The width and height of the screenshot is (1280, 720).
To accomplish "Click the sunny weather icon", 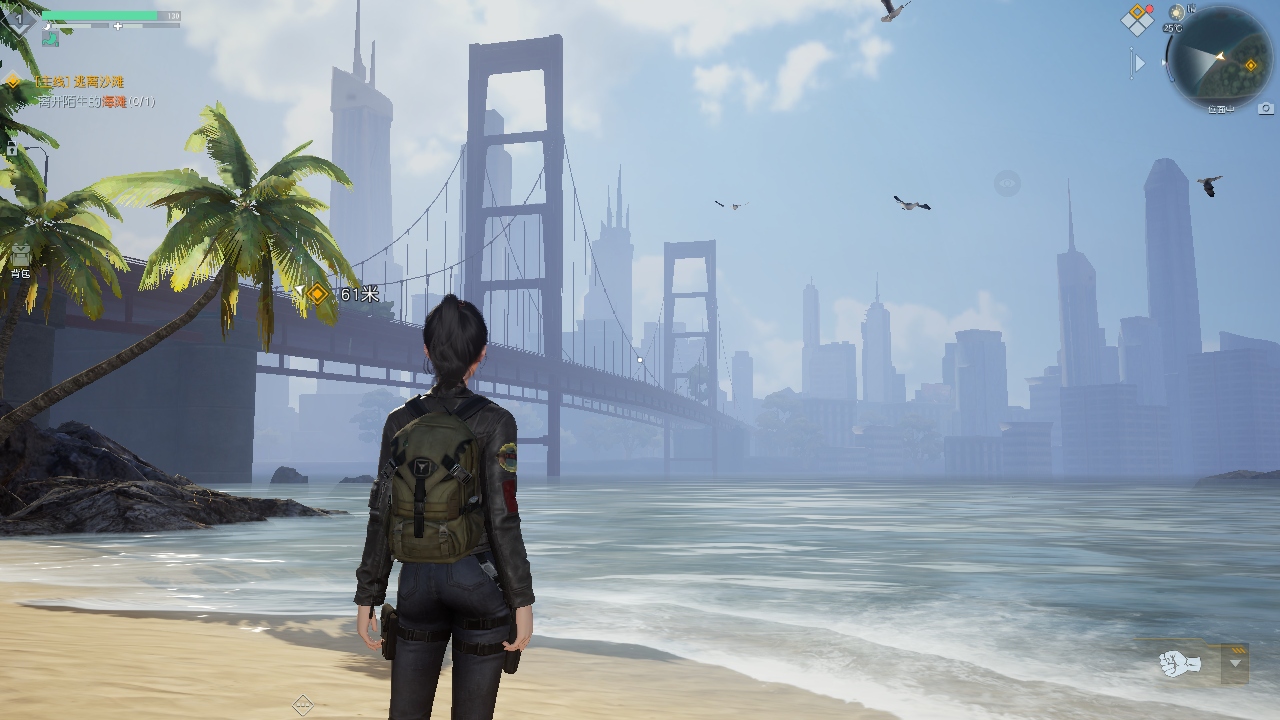I will [1177, 12].
